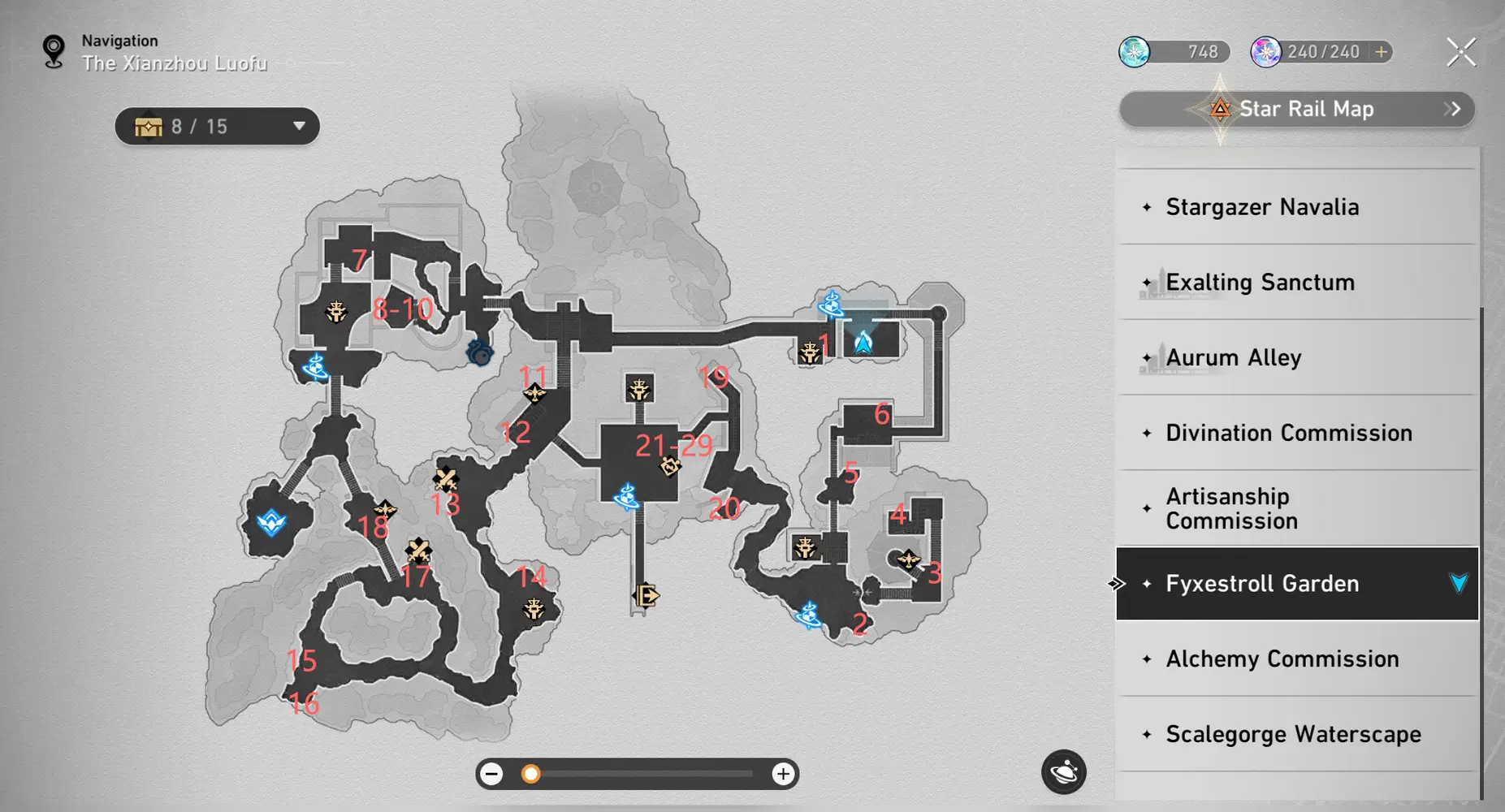Click the plus button next to 240/240
The width and height of the screenshot is (1505, 812).
(1380, 51)
